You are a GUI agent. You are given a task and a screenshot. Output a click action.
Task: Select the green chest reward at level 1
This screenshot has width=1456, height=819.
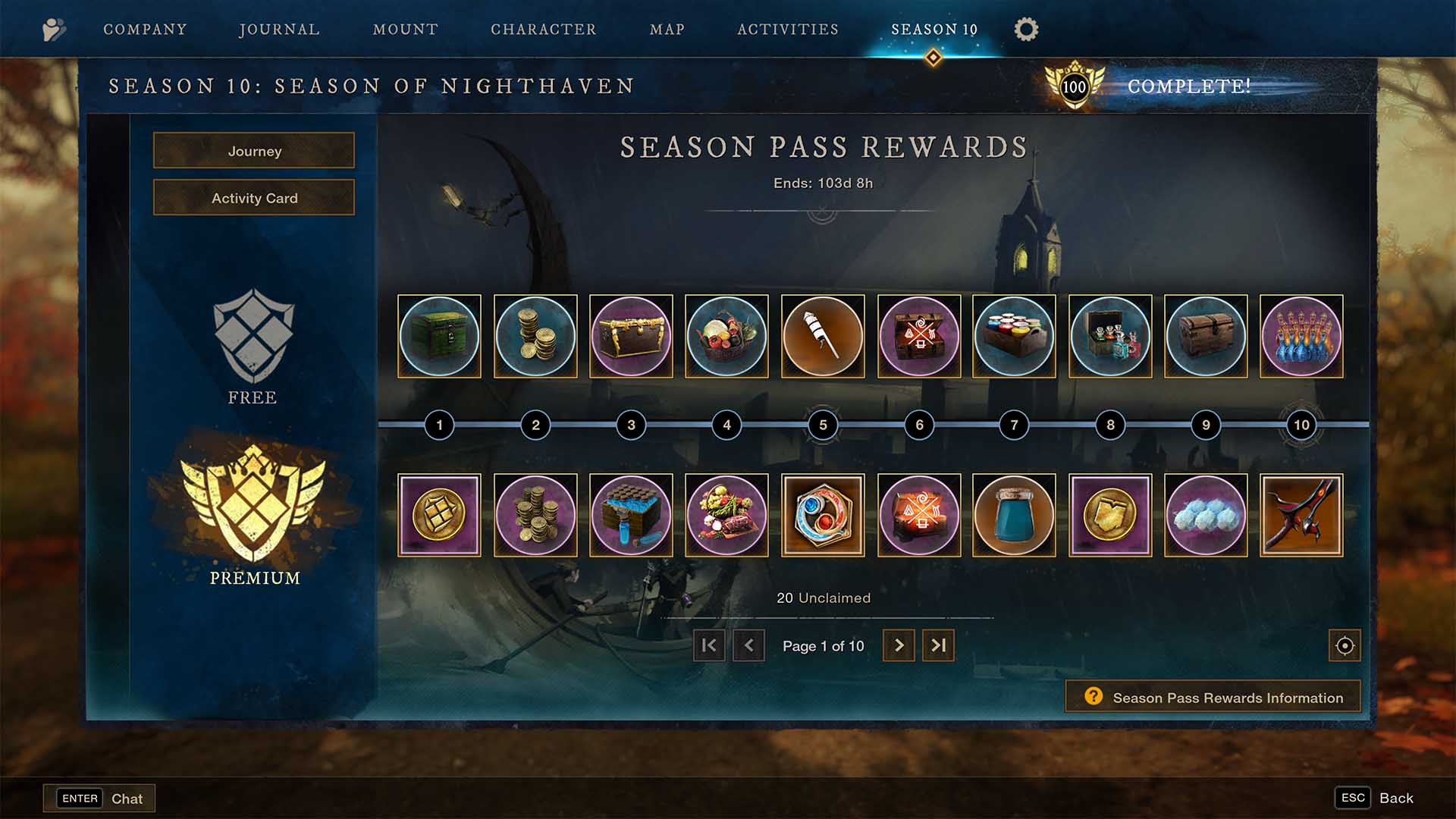[439, 337]
